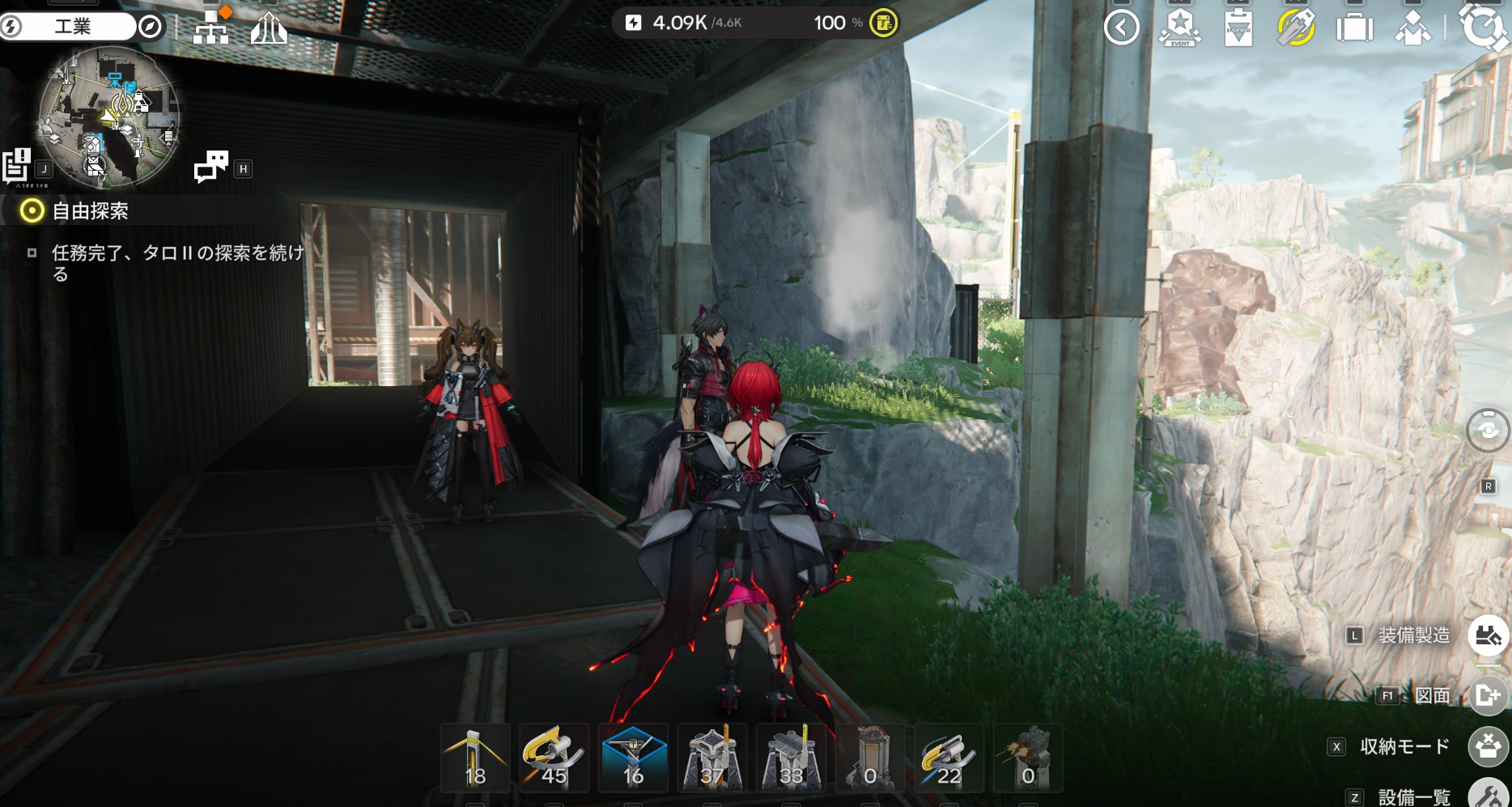
Task: Open the hierarchy tree icon with orange marker
Action: pyautogui.click(x=211, y=28)
